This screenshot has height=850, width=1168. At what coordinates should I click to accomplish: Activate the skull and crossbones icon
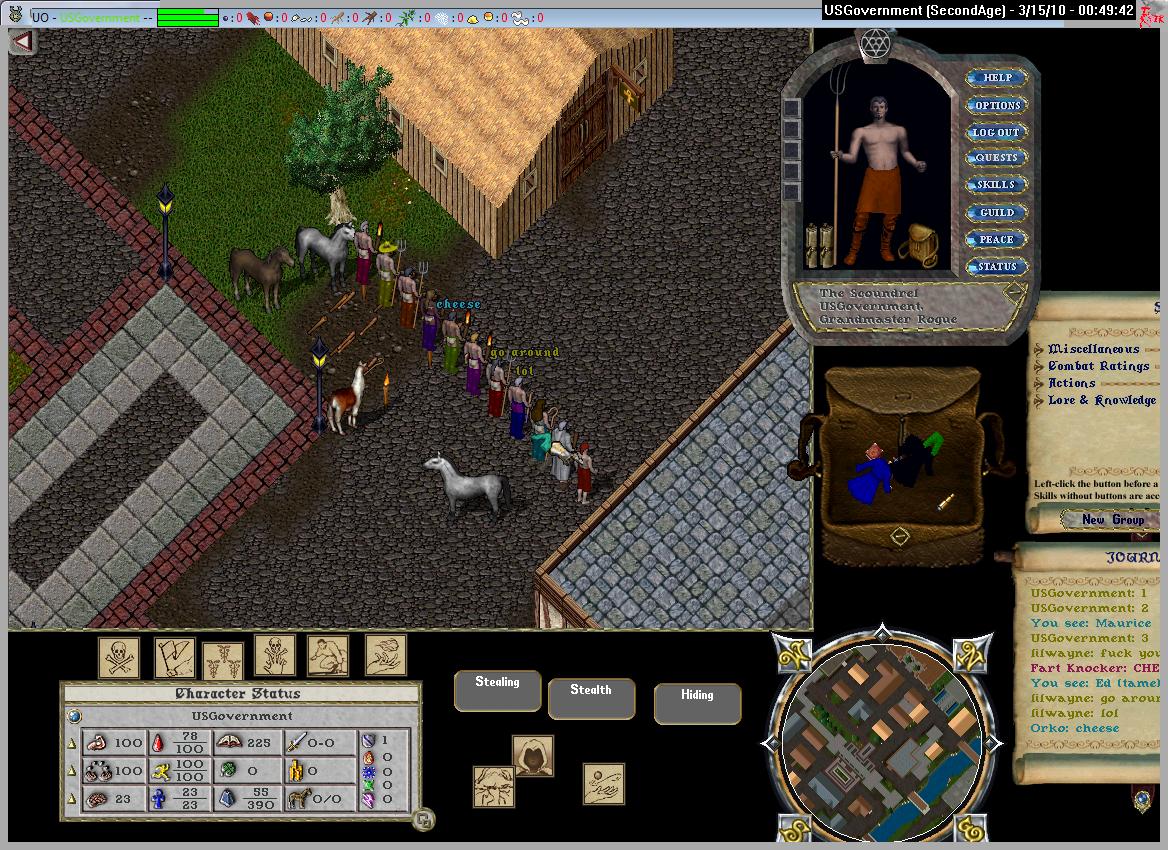(x=118, y=657)
